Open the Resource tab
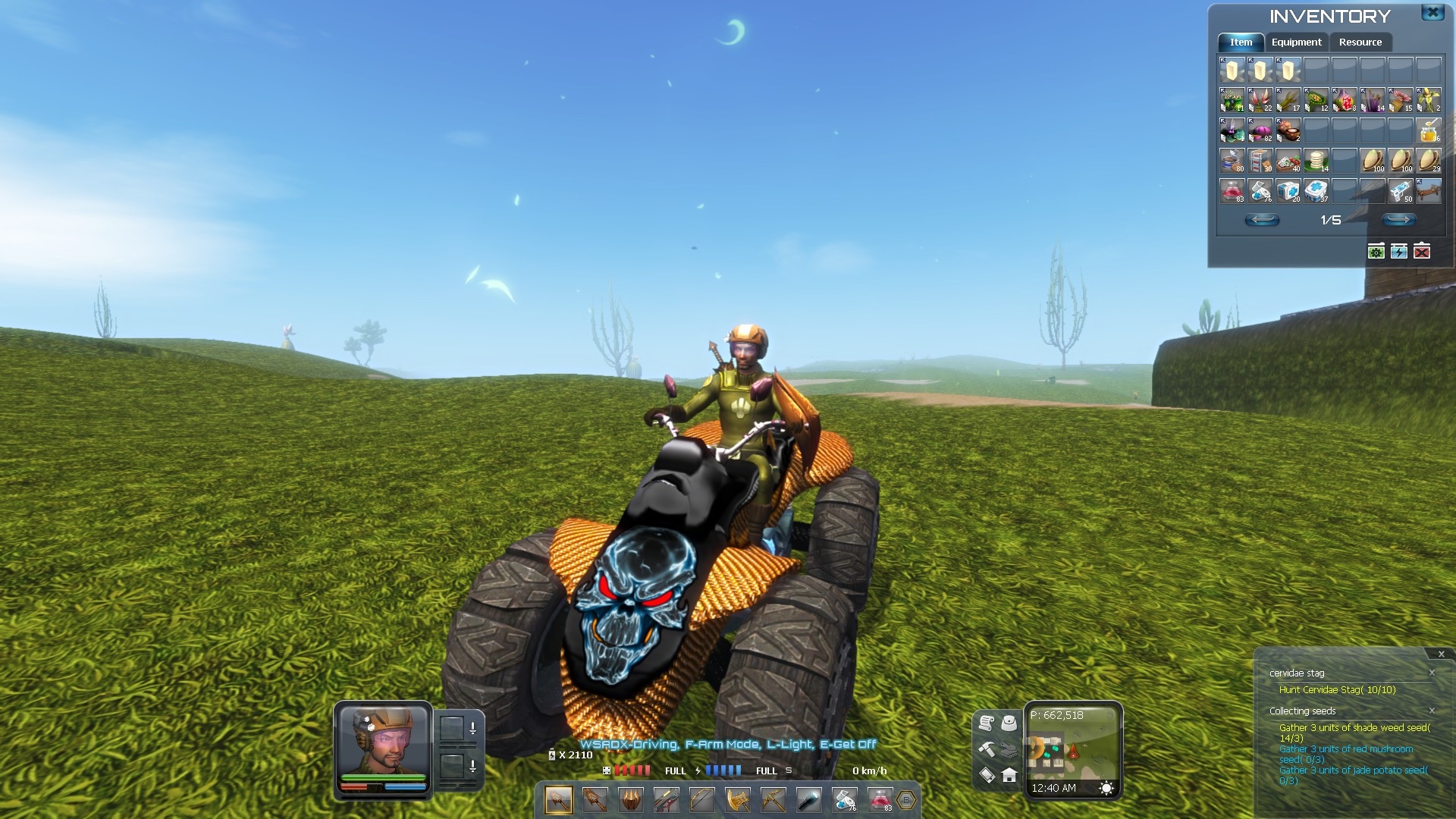Screen dimensions: 1456x819 [x=1360, y=42]
